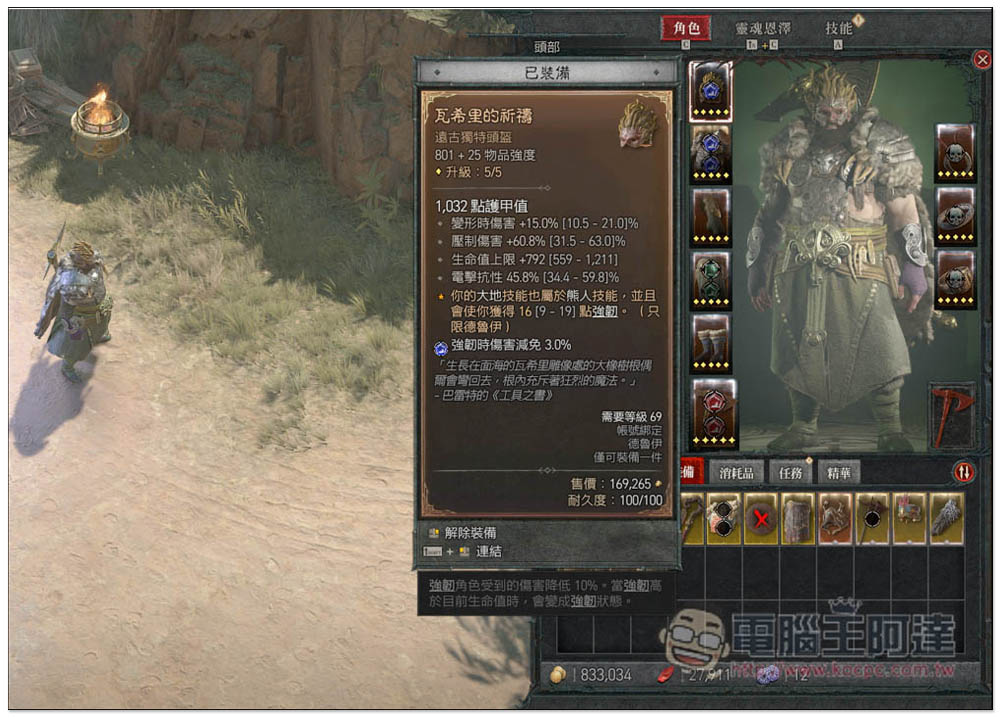Select the inventory item marked with red X
The height and width of the screenshot is (718, 1000).
click(x=761, y=519)
